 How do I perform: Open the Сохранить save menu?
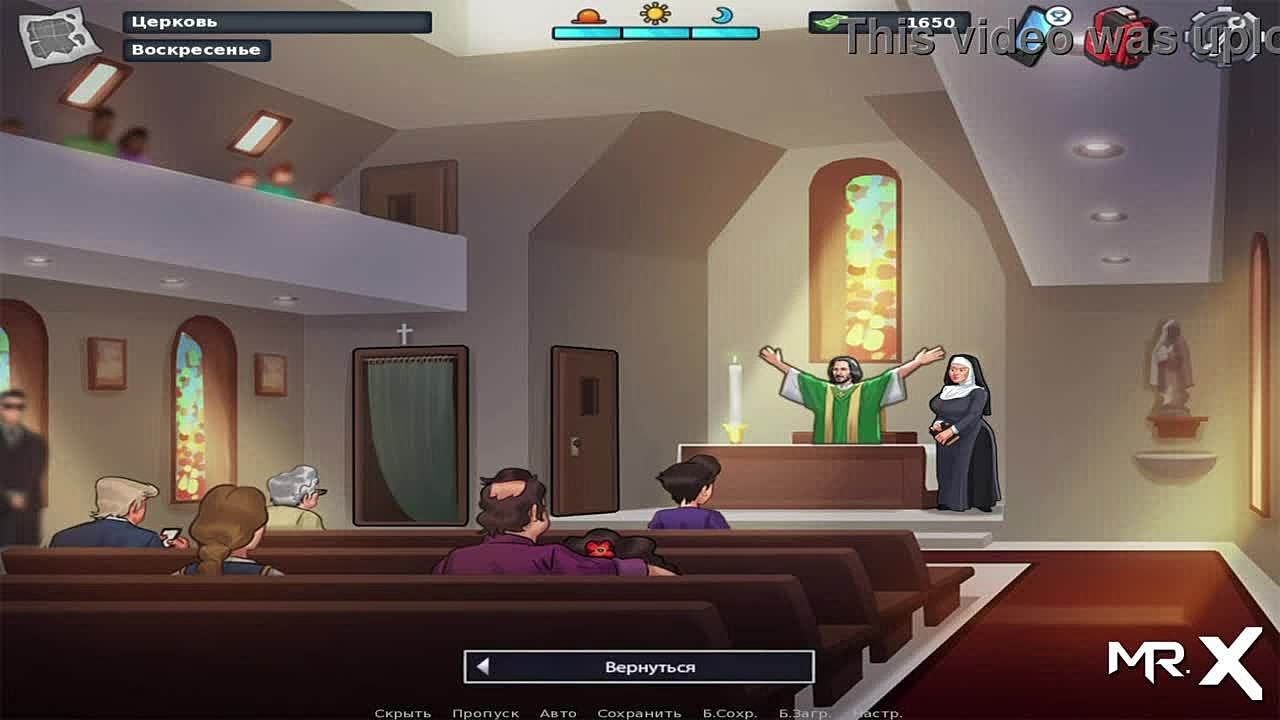pos(639,713)
